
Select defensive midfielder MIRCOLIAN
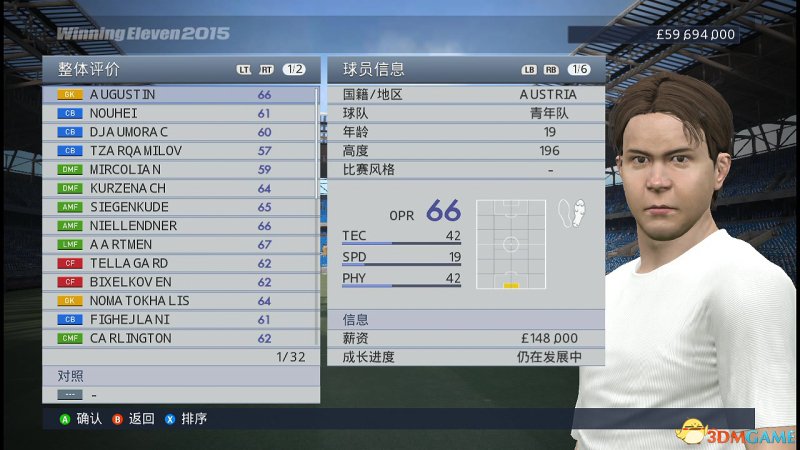click(x=180, y=170)
